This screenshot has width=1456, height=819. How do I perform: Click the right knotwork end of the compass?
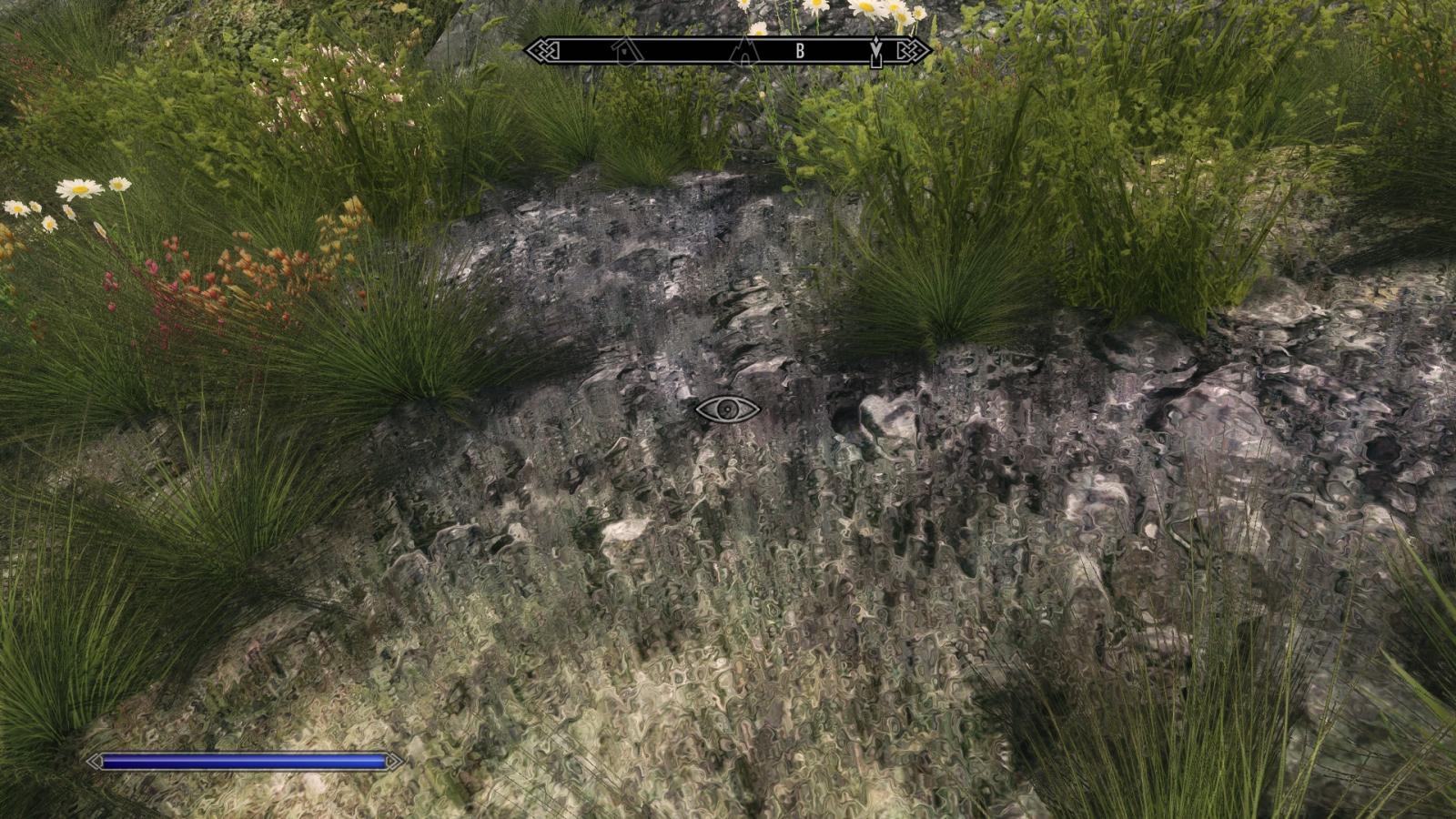tap(908, 50)
